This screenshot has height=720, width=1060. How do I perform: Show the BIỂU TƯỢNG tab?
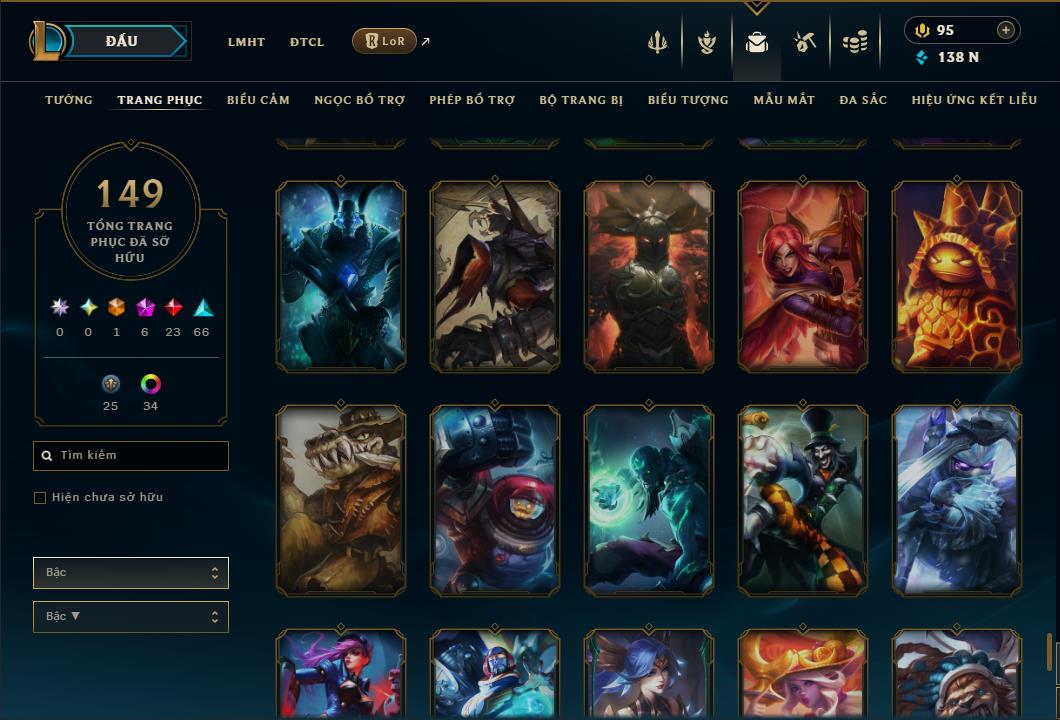click(688, 100)
